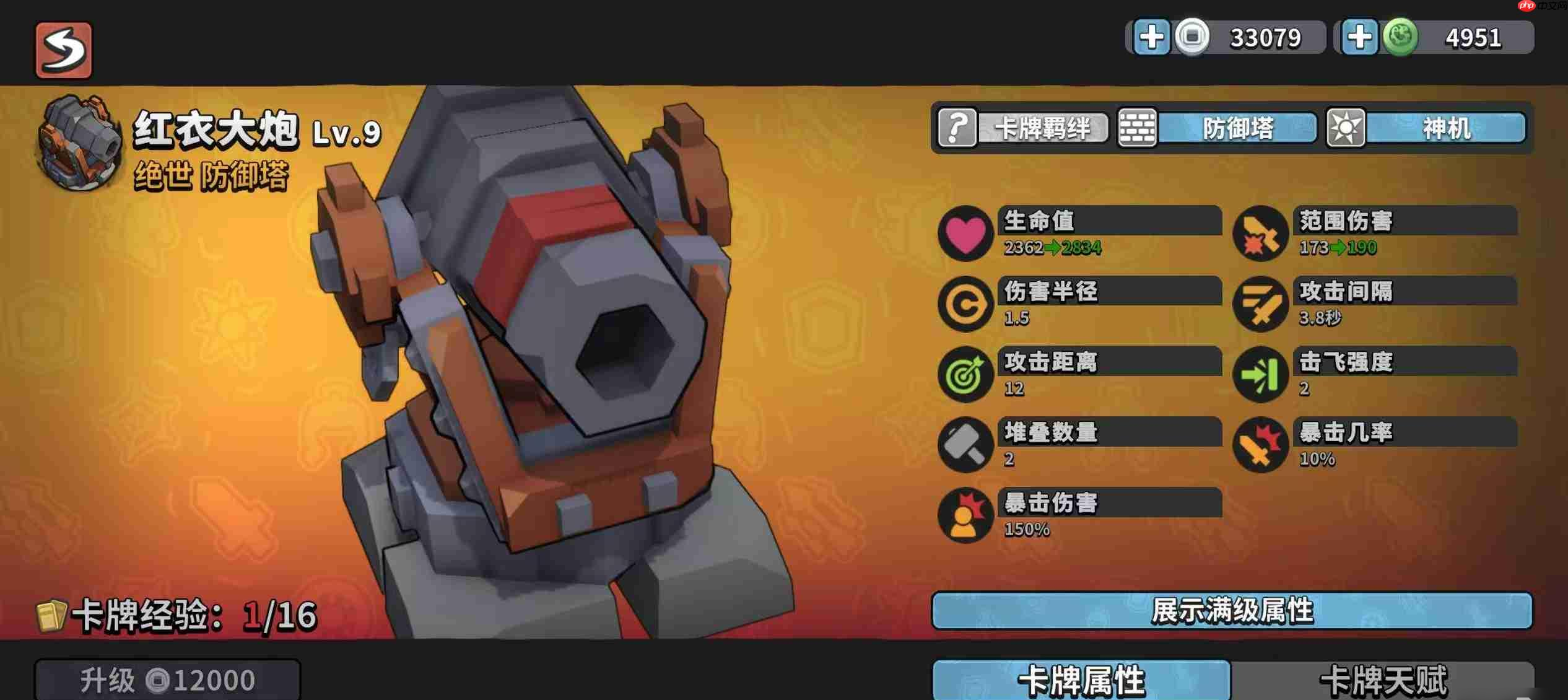Add green gems with the plus button
Image resolution: width=1568 pixels, height=700 pixels.
point(1359,37)
